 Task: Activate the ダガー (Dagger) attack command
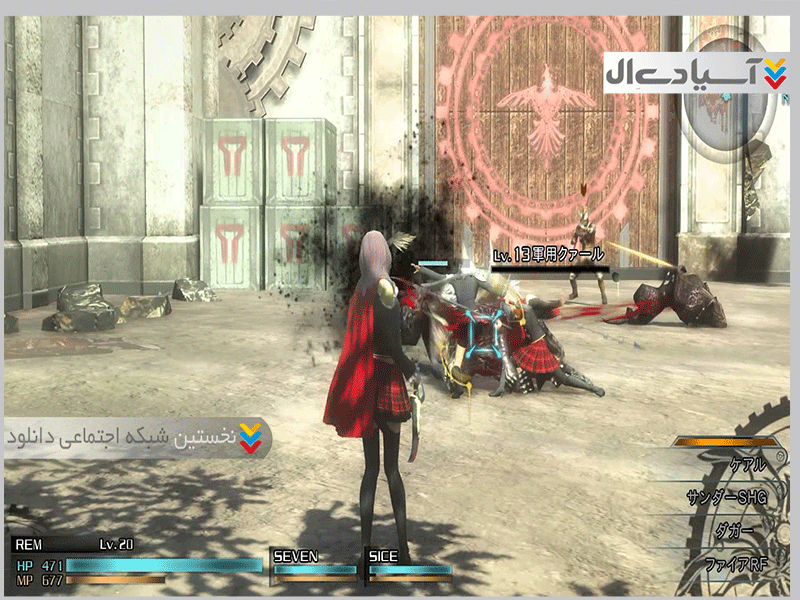pos(735,529)
